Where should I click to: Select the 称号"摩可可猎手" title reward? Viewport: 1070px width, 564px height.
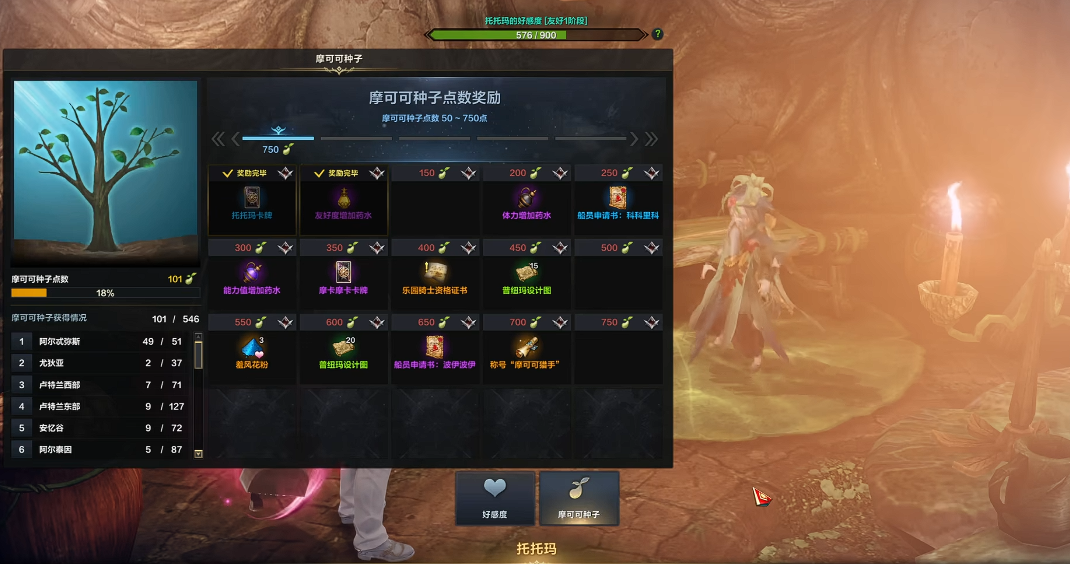pos(526,348)
